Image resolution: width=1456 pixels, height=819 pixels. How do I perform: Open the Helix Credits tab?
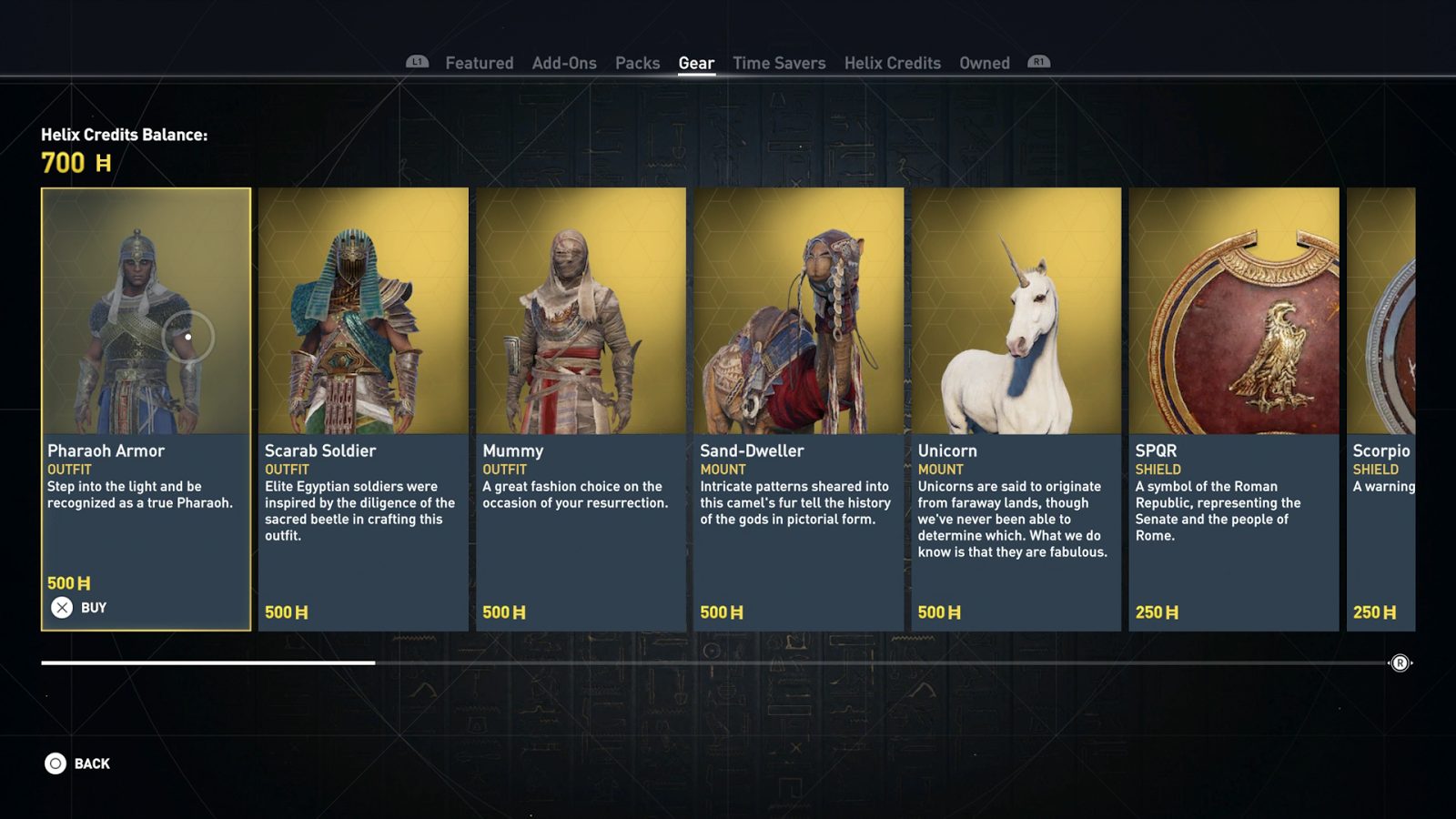tap(892, 63)
